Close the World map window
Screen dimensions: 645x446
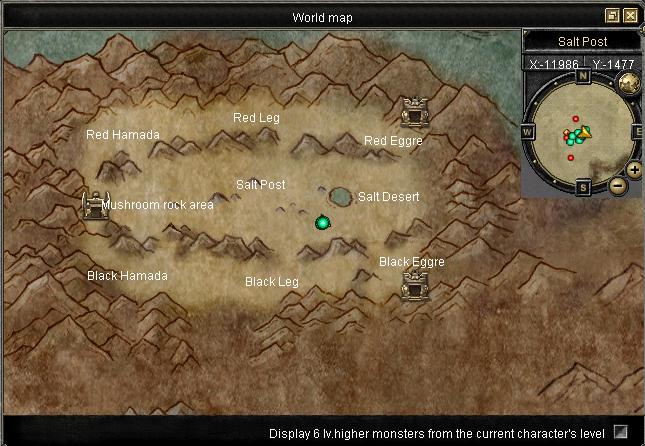point(630,16)
